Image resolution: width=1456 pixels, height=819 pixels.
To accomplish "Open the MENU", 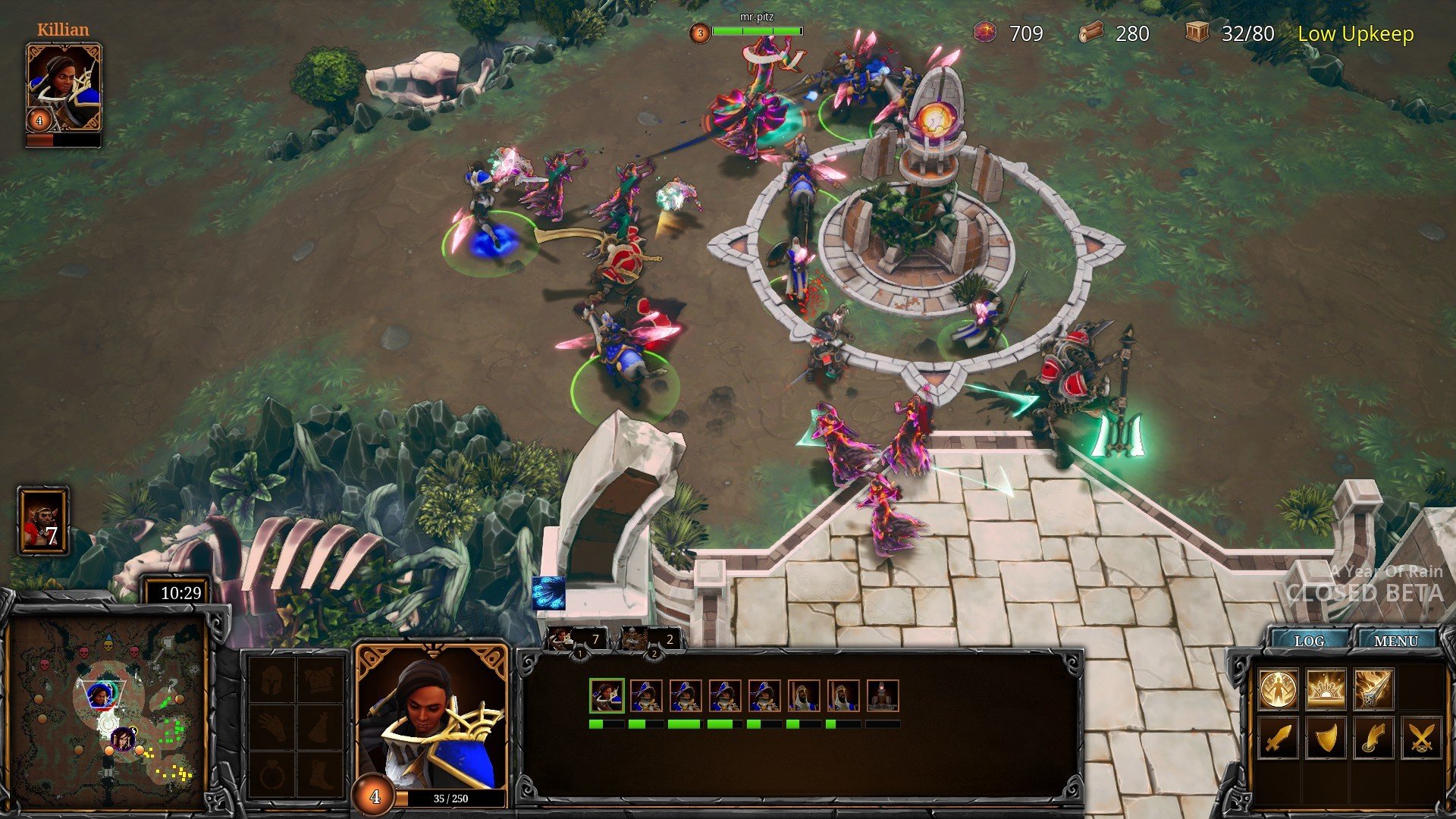I will point(1395,641).
